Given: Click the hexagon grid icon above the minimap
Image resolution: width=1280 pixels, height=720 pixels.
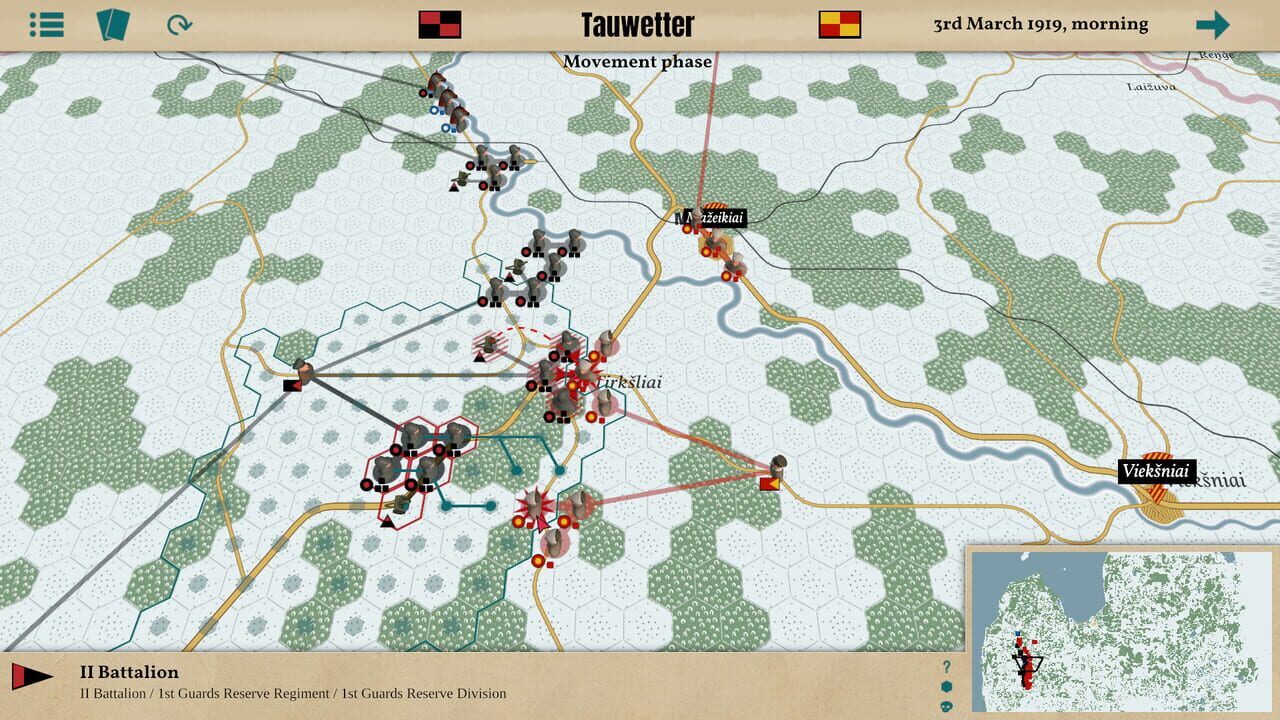Looking at the screenshot, I should pos(946,688).
